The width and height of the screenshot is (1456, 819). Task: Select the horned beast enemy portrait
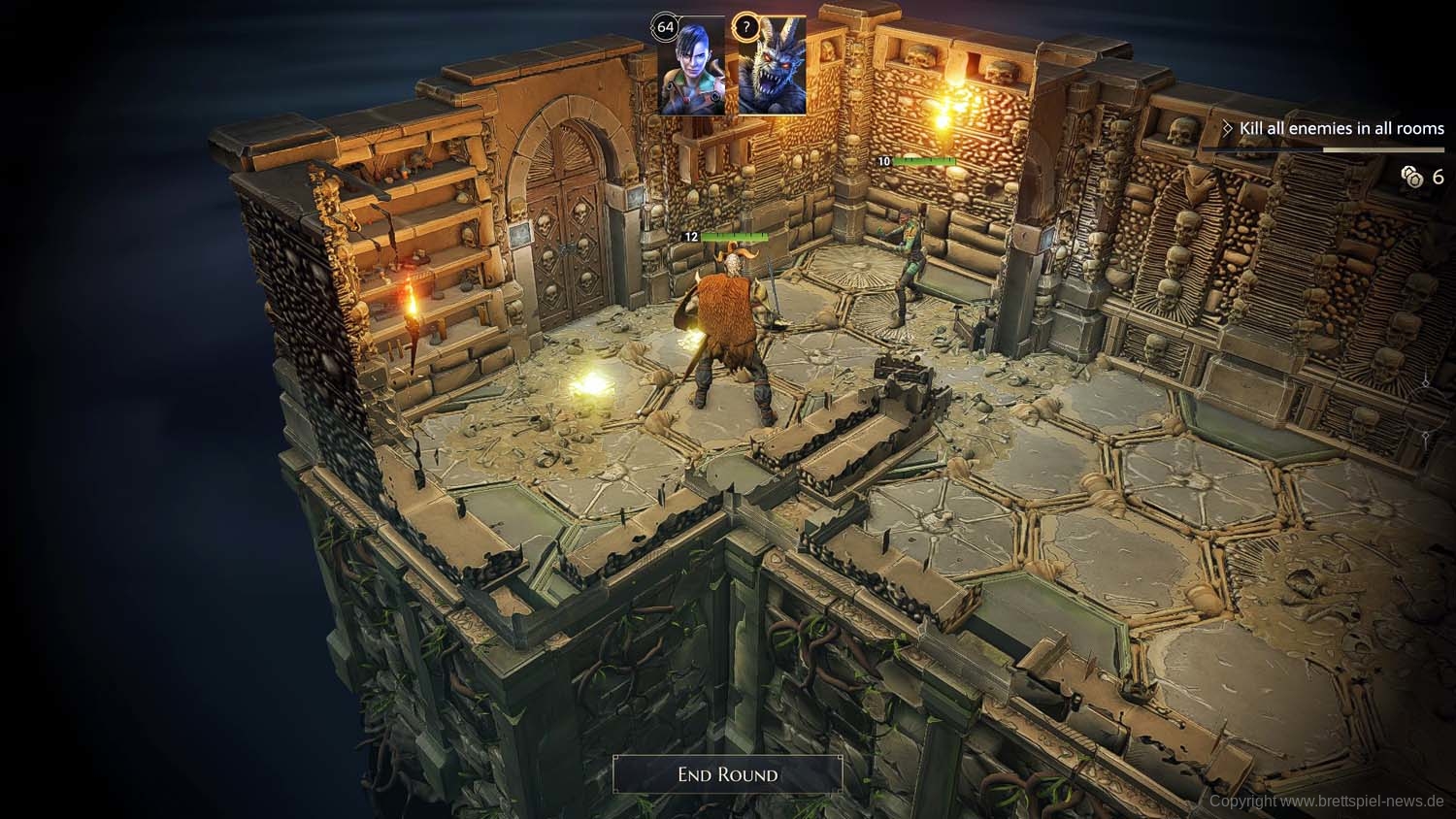tap(772, 66)
